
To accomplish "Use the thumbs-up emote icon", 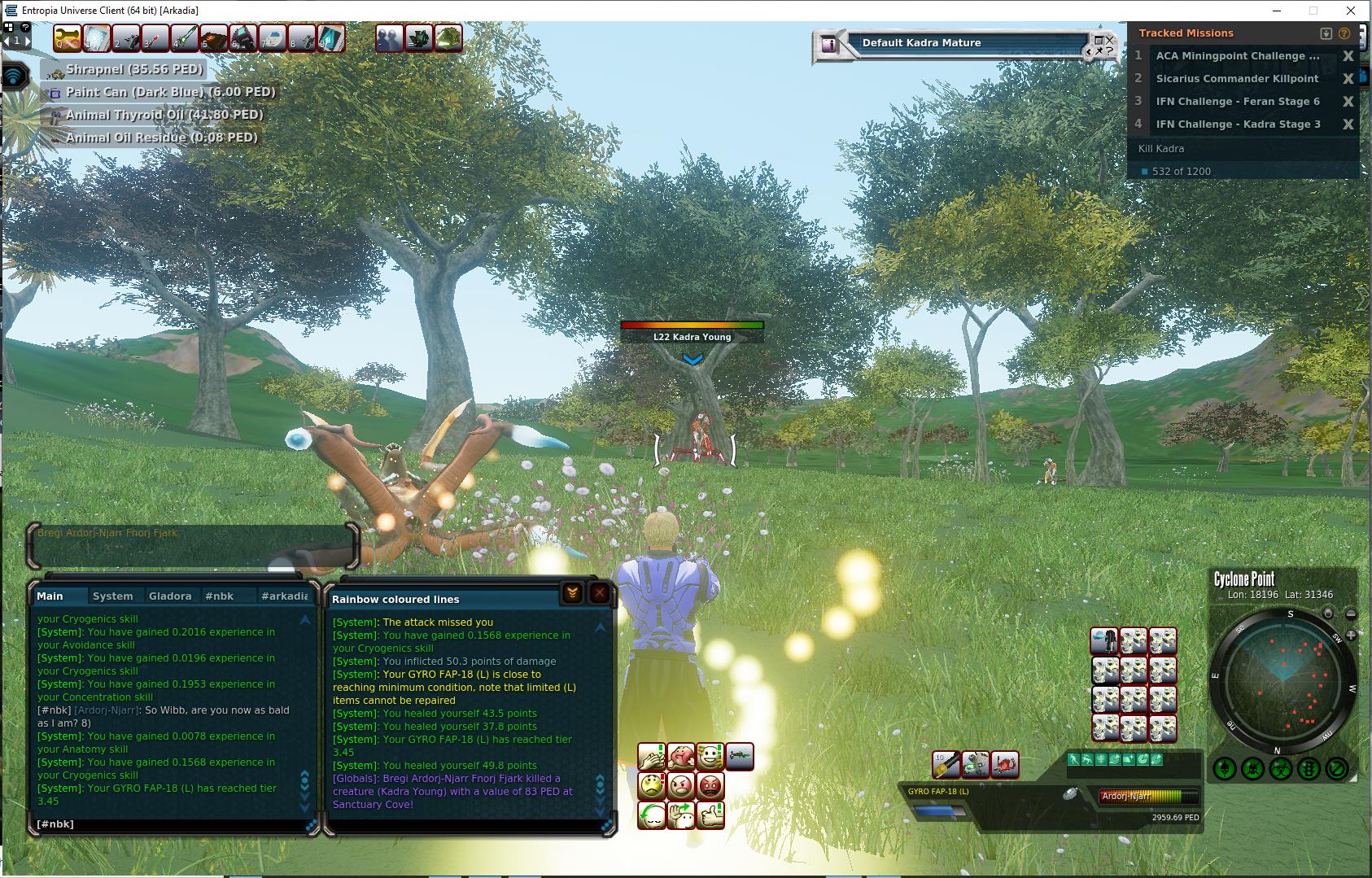I will tap(710, 815).
